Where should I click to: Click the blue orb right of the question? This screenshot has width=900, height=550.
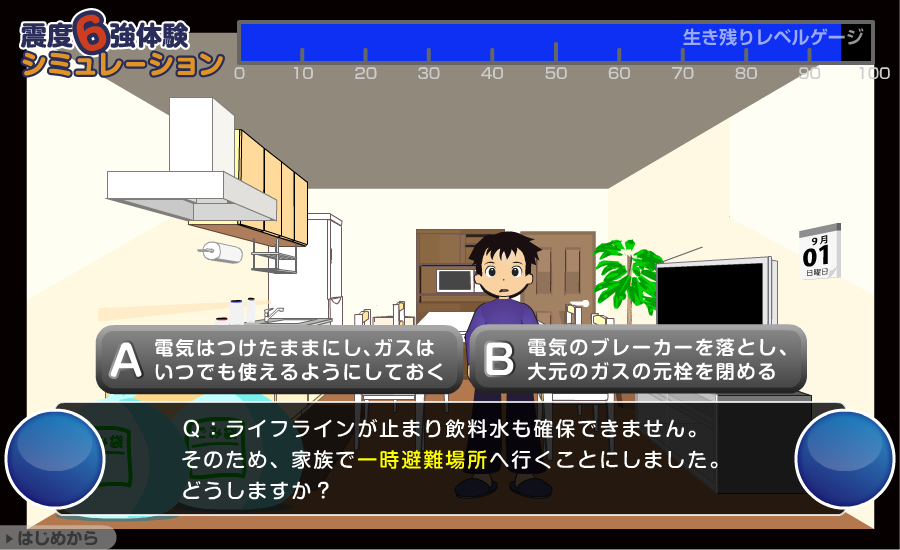pos(844,458)
